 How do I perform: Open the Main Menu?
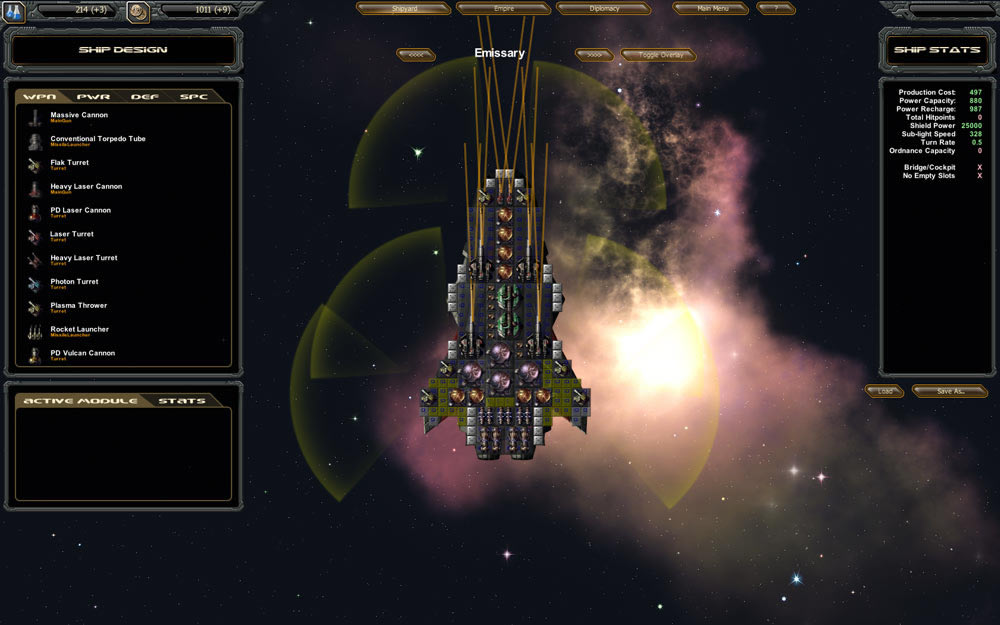(x=710, y=8)
